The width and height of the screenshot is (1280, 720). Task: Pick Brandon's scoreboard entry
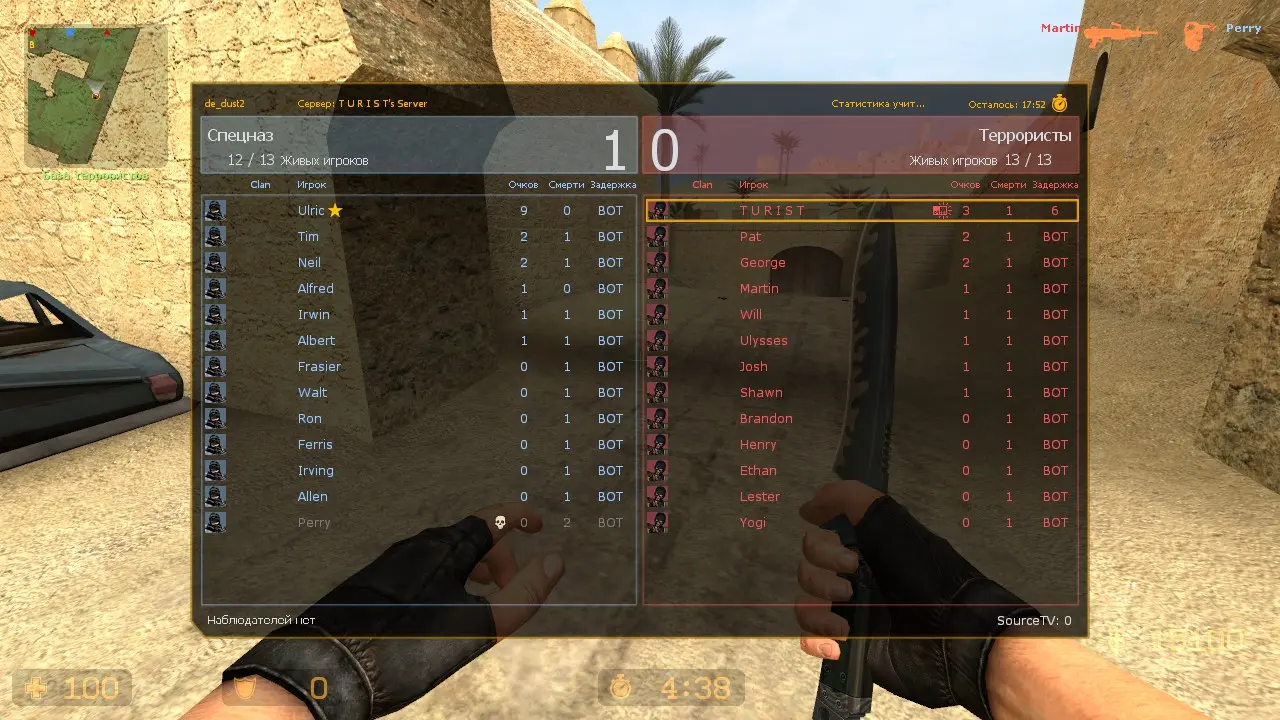click(861, 419)
